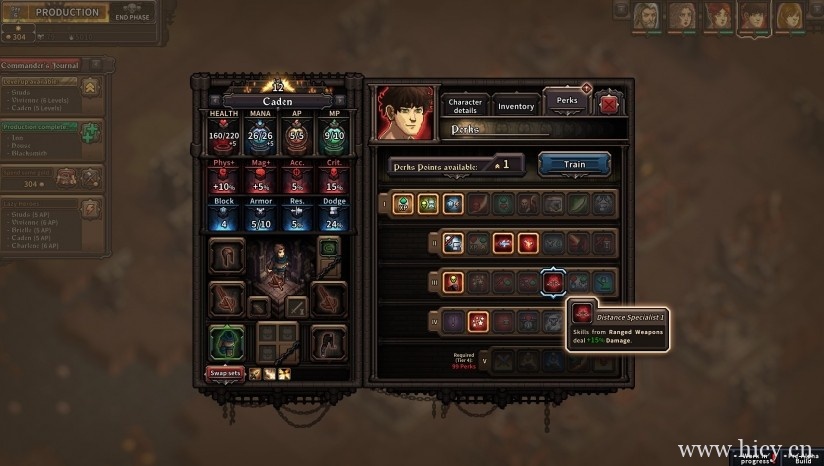End the current phase
This screenshot has width=824, height=466.
(x=133, y=13)
